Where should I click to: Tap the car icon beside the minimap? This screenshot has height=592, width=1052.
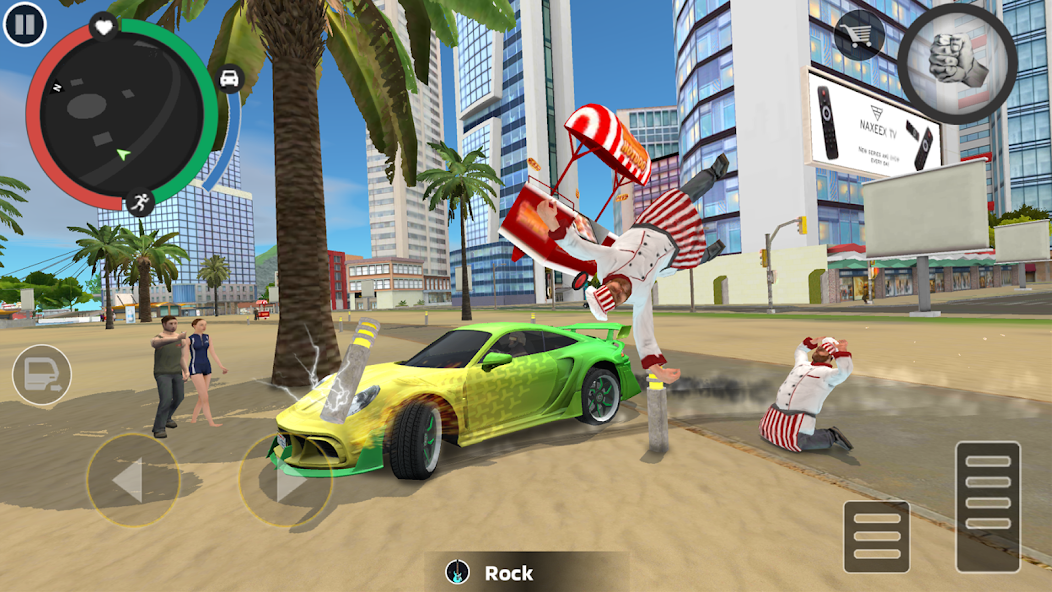[230, 79]
